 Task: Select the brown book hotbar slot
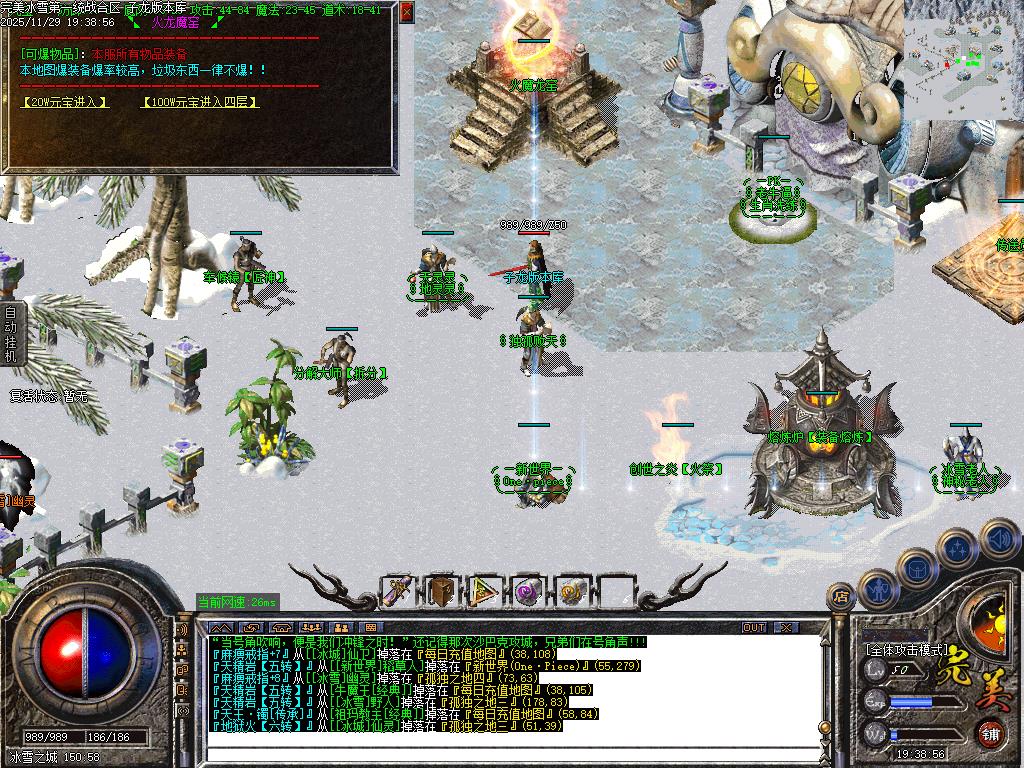click(x=440, y=592)
